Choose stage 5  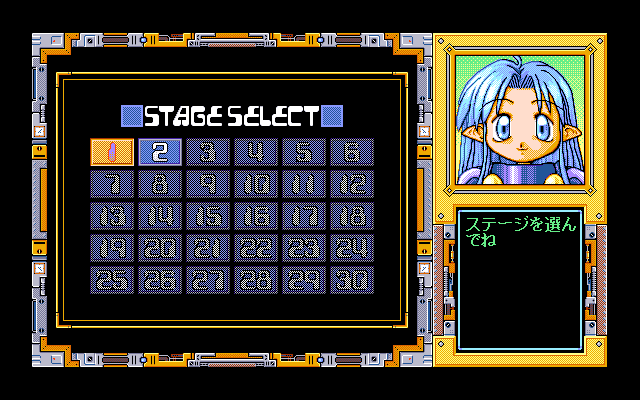pyautogui.click(x=303, y=152)
